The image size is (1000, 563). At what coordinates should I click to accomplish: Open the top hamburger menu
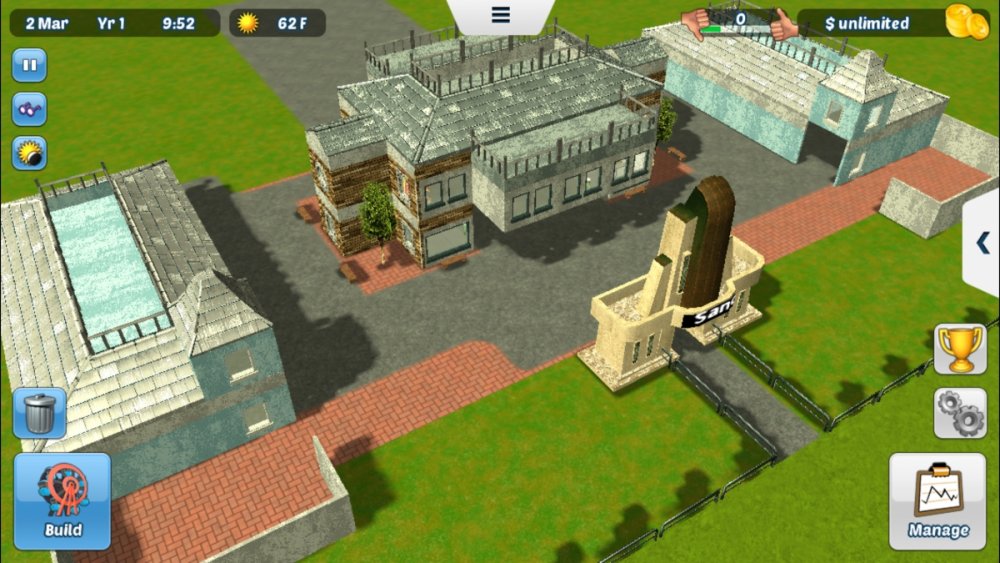[x=500, y=15]
